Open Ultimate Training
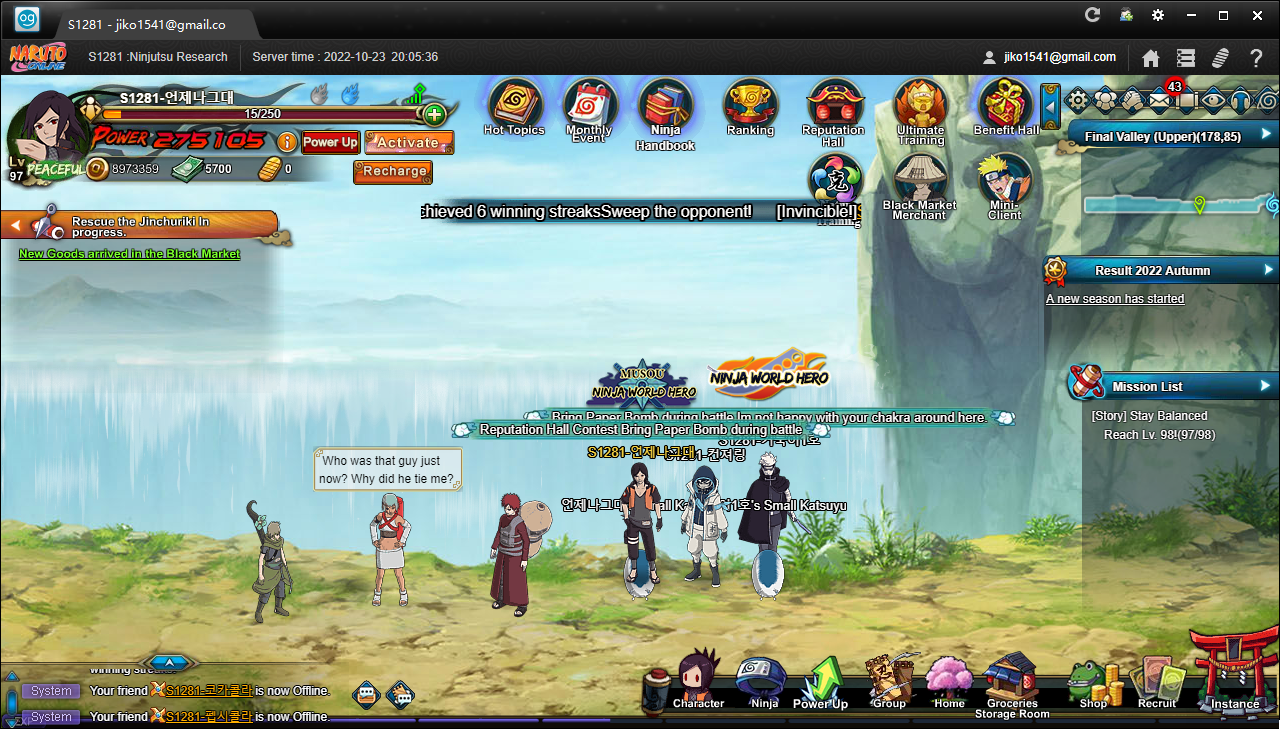The width and height of the screenshot is (1280, 729). [920, 106]
